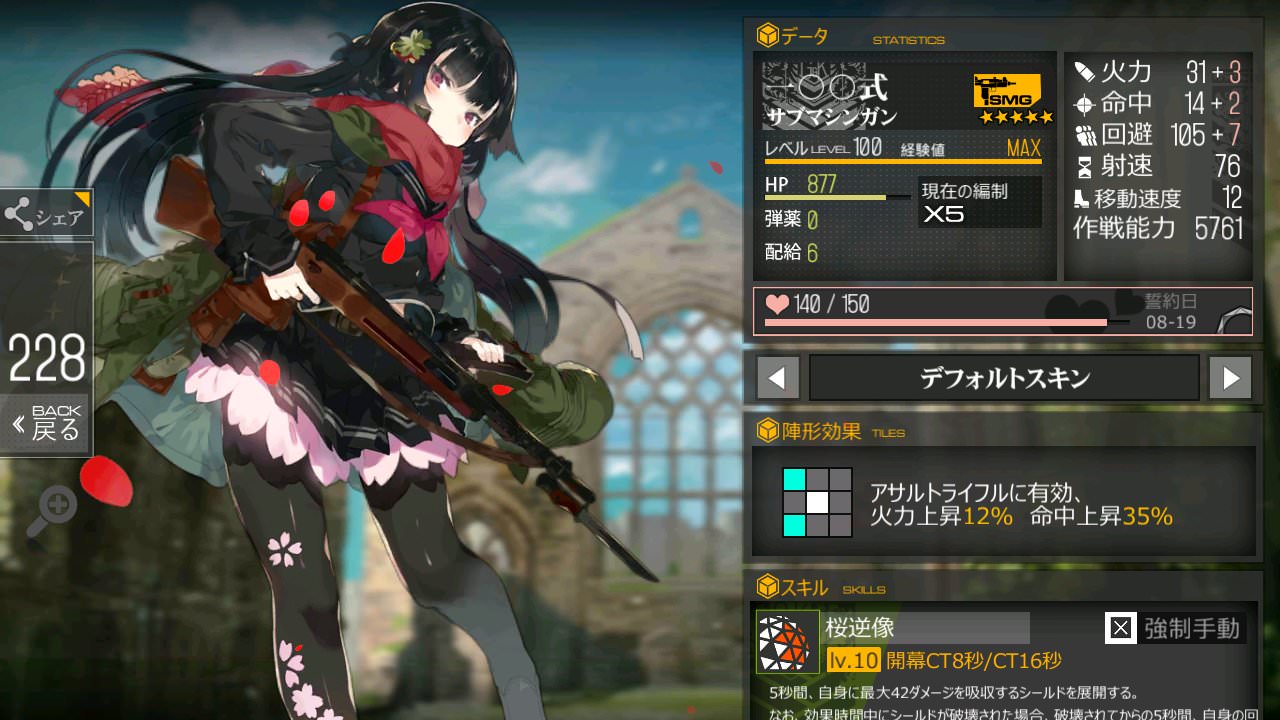Switch to the previous skin with the left arrow
Viewport: 1280px width, 720px height.
(778, 378)
